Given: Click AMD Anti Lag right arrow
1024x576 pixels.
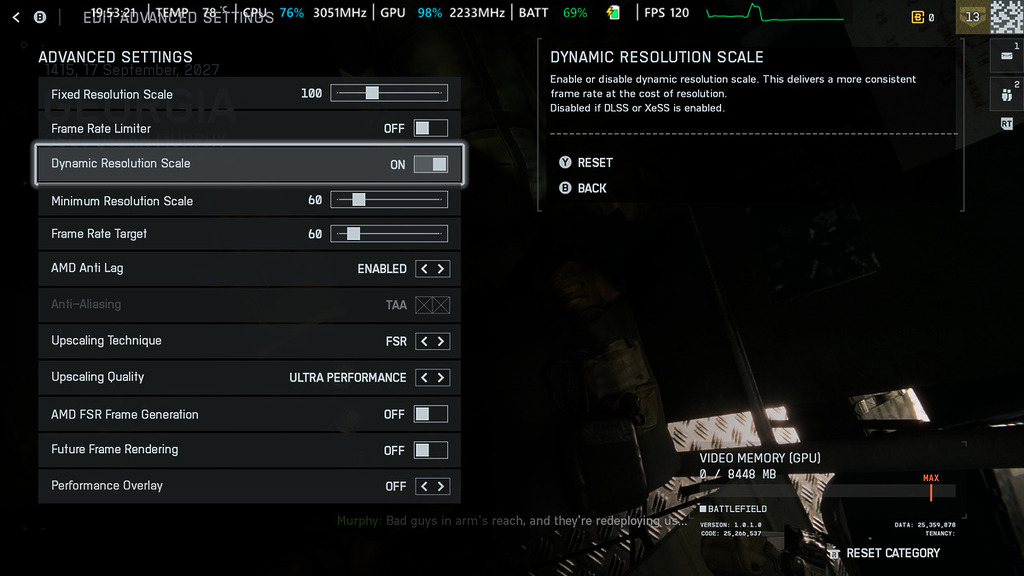Looking at the screenshot, I should [x=441, y=269].
